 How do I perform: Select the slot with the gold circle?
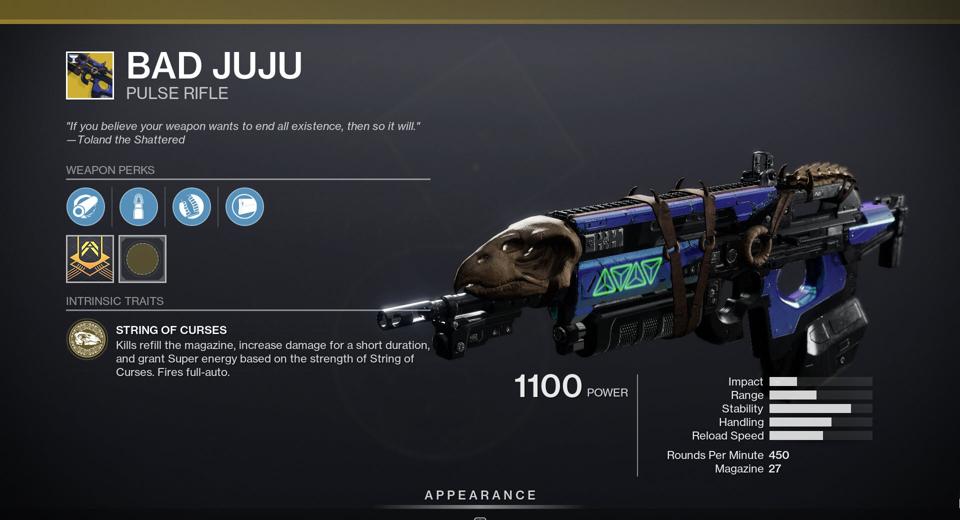(x=142, y=259)
